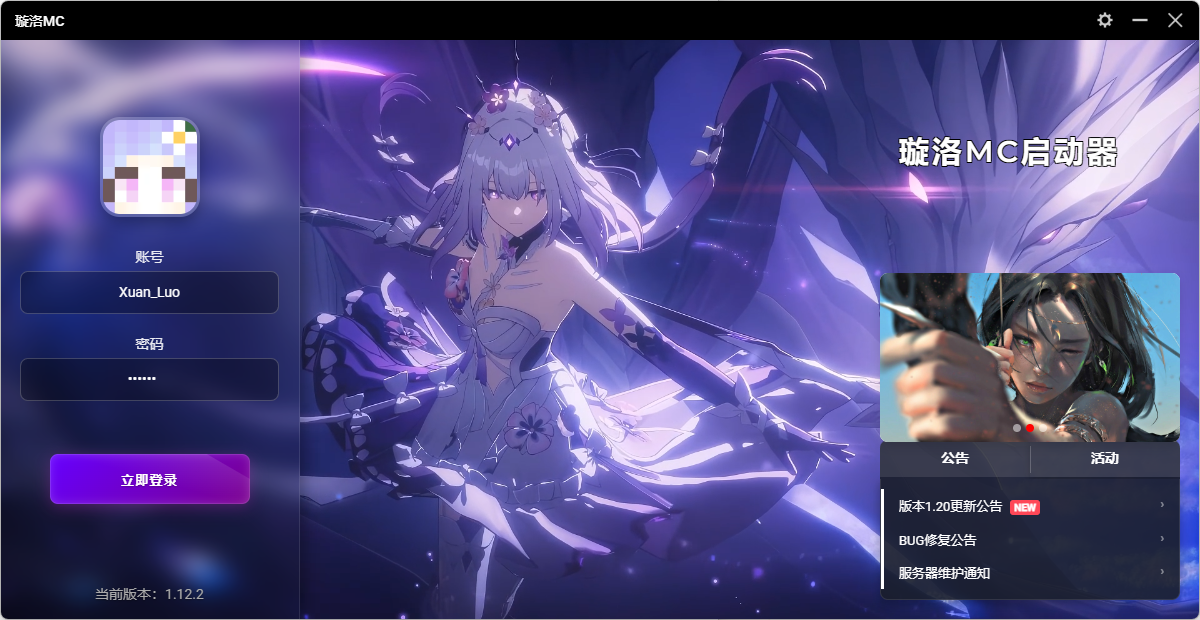Select the red carousel indicator dot

coord(1030,428)
